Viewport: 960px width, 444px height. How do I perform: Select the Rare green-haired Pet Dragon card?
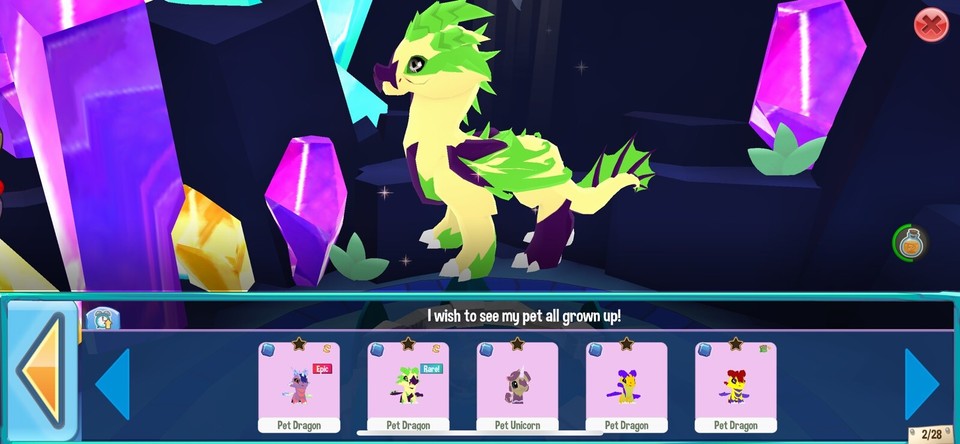[x=408, y=386]
